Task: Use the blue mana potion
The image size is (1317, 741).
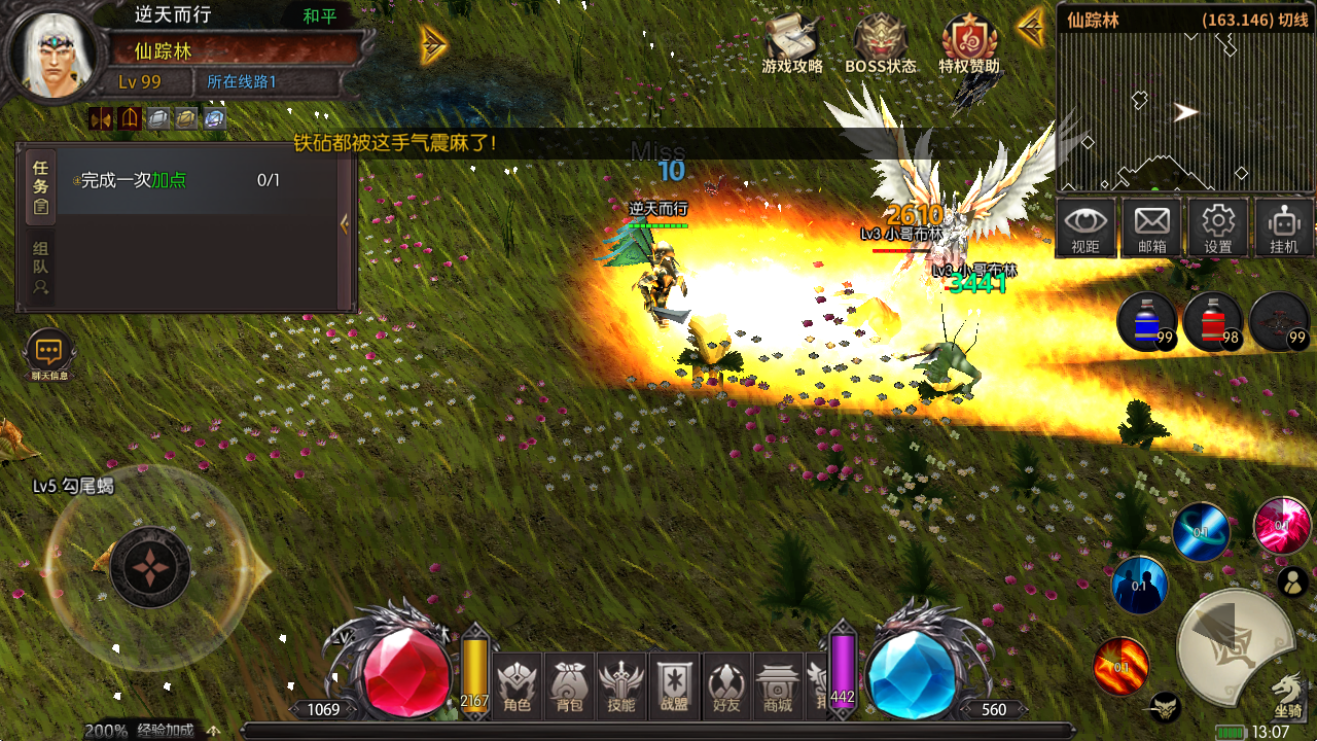Action: point(1147,321)
